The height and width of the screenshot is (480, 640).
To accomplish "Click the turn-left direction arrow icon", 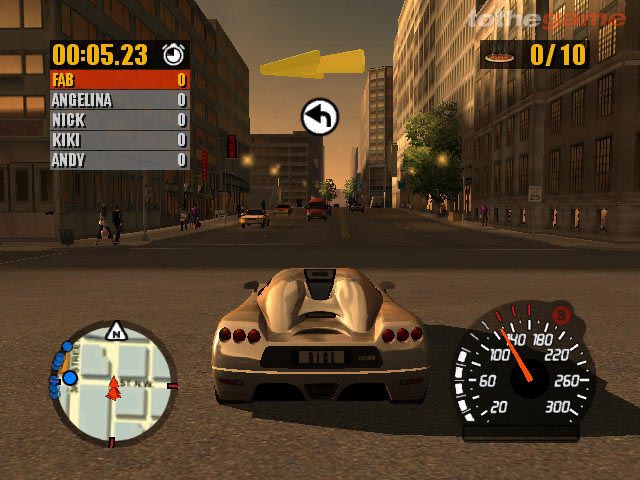I will (320, 118).
